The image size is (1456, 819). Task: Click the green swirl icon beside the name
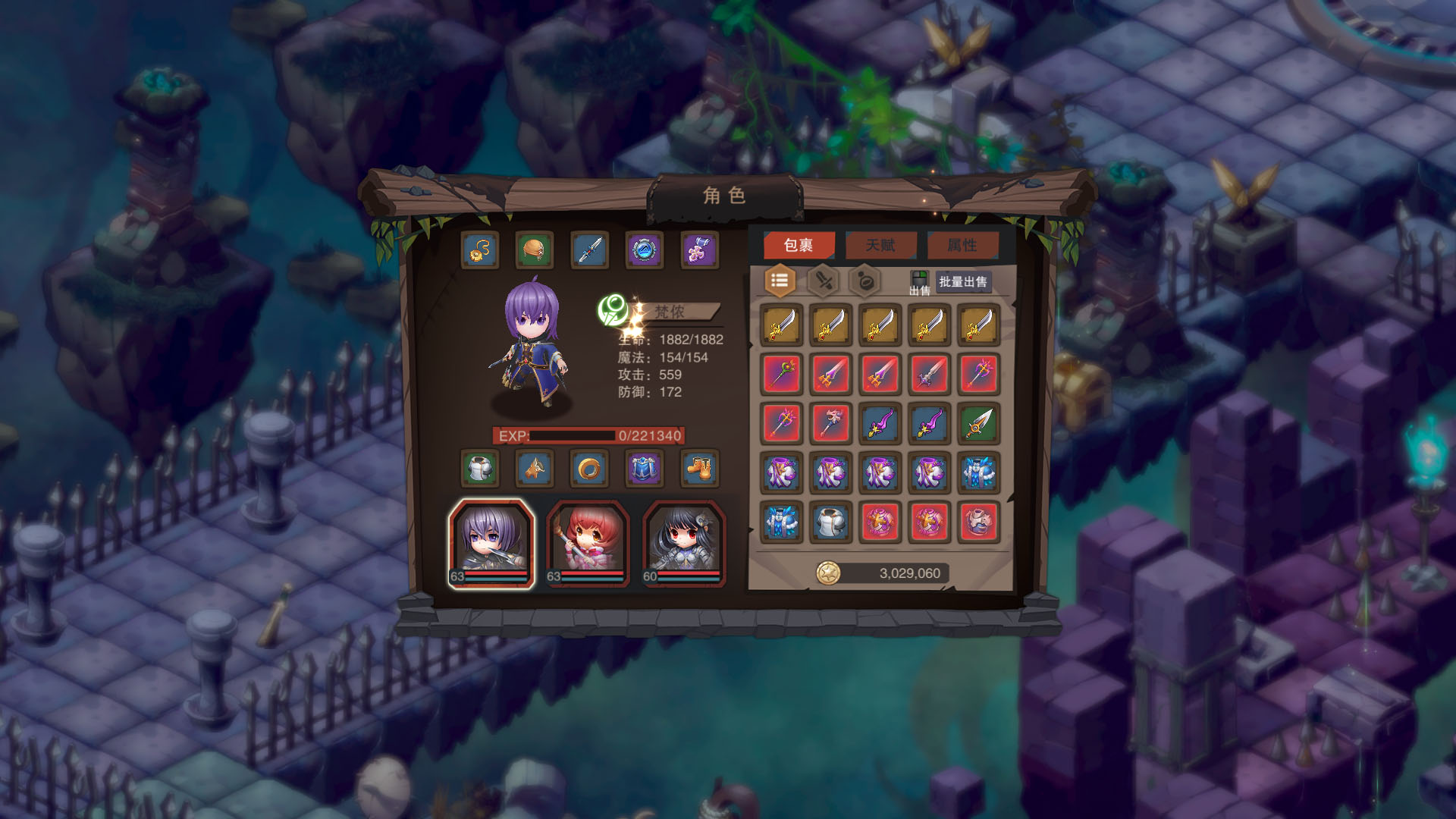pos(613,310)
